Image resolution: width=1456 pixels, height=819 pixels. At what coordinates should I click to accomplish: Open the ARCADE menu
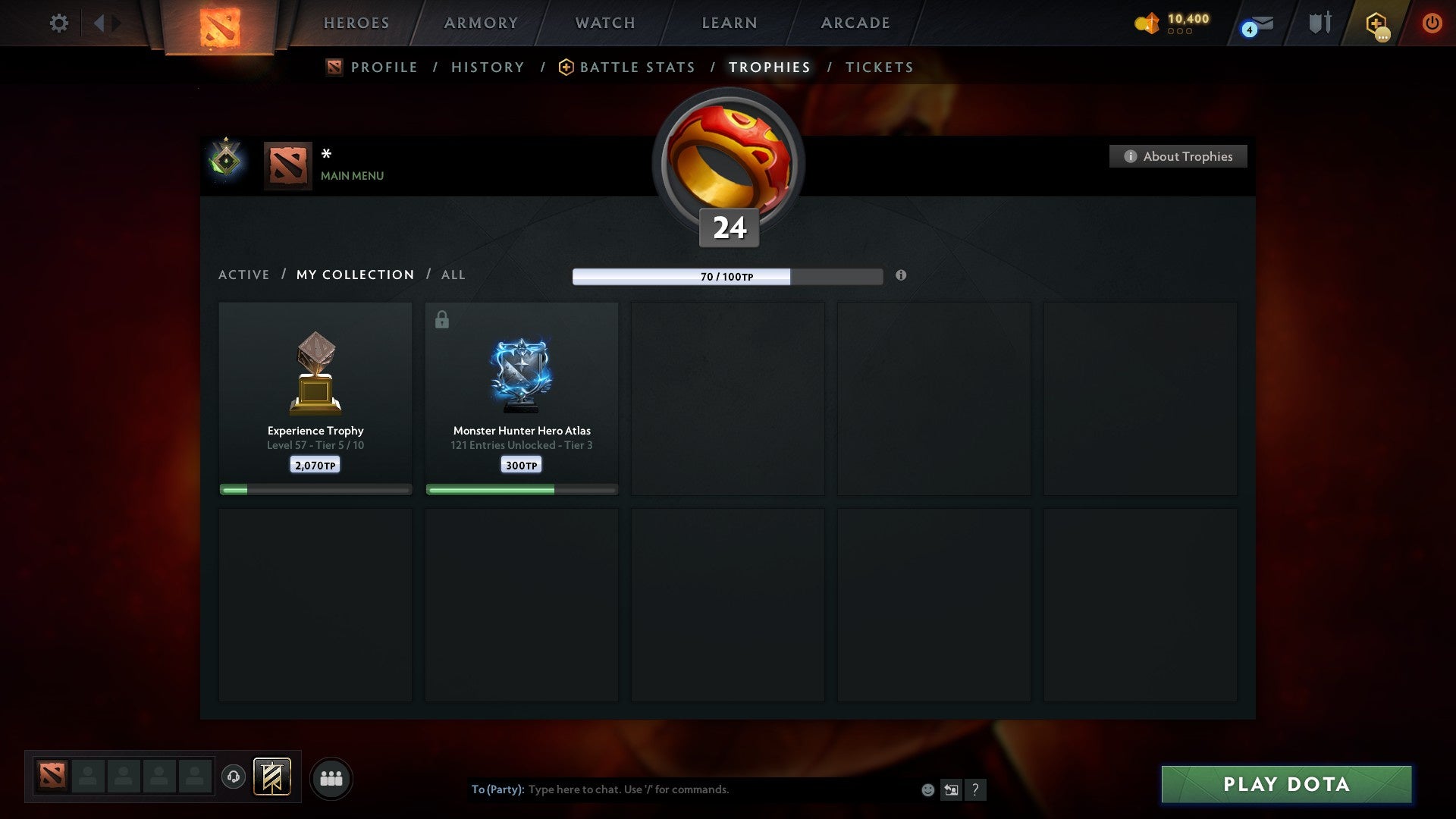tap(854, 23)
